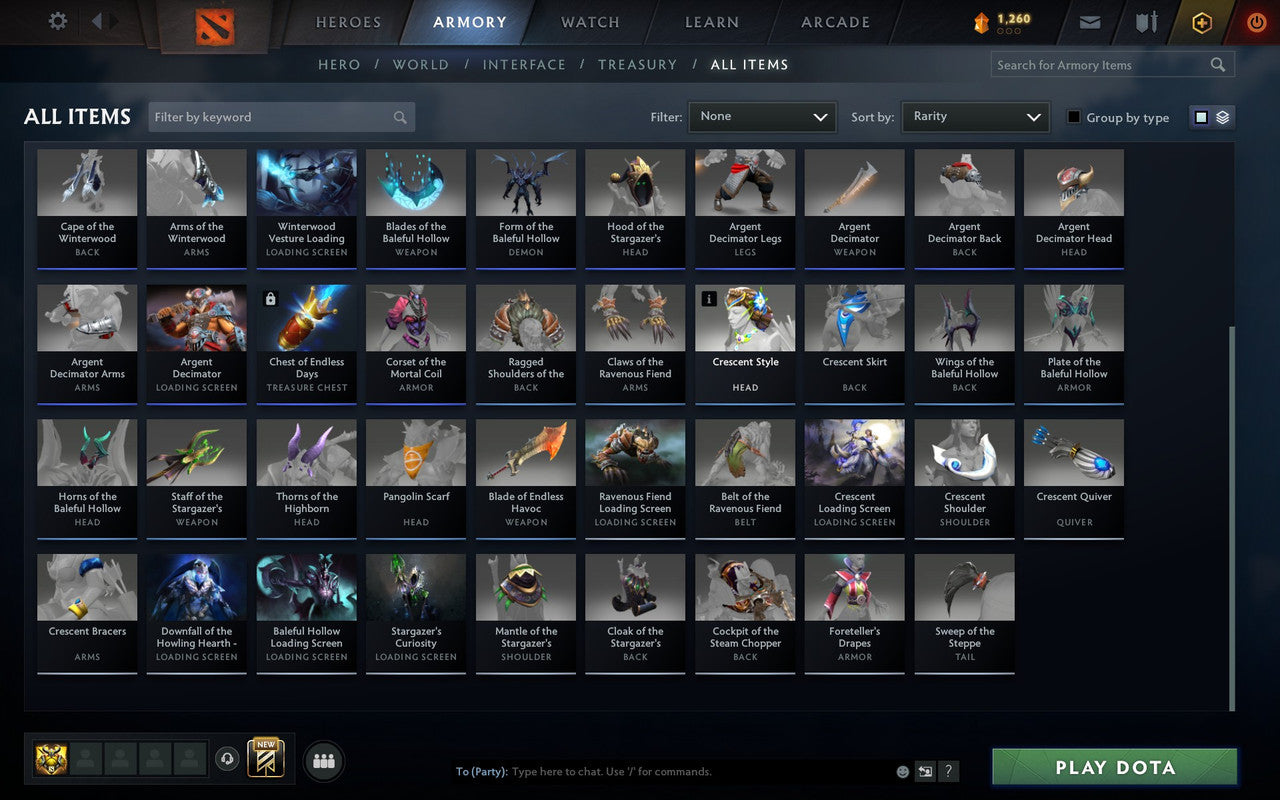Open the mail notifications inbox
Screen dimensions: 1280x800
[1089, 21]
